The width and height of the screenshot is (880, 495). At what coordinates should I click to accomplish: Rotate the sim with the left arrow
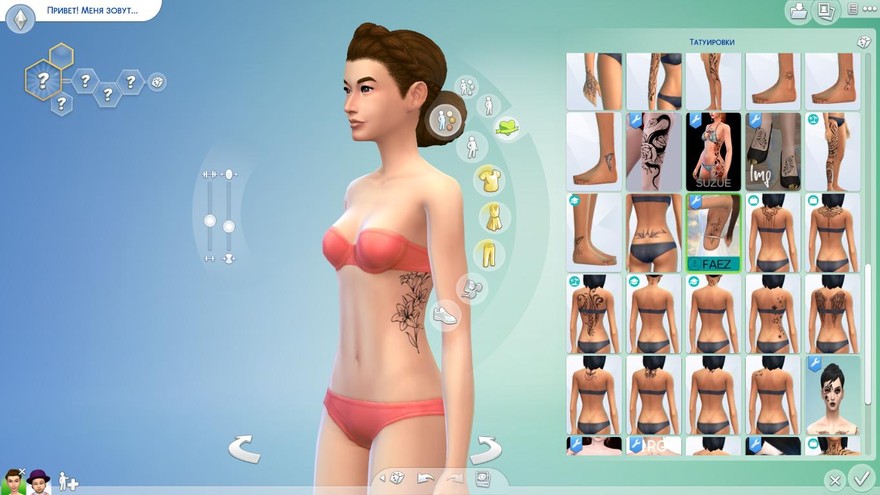pos(244,448)
